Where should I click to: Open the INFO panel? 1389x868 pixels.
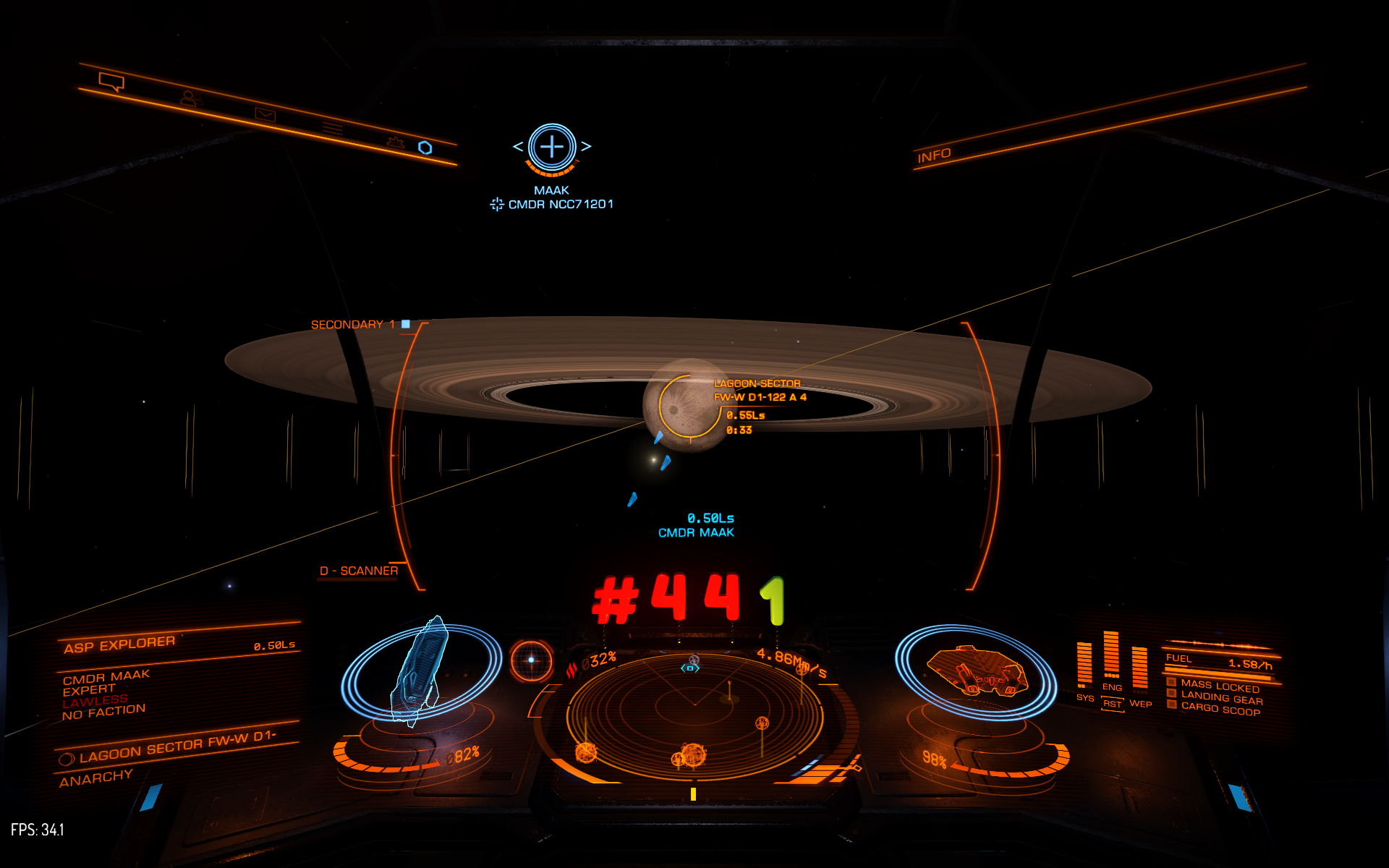point(934,156)
